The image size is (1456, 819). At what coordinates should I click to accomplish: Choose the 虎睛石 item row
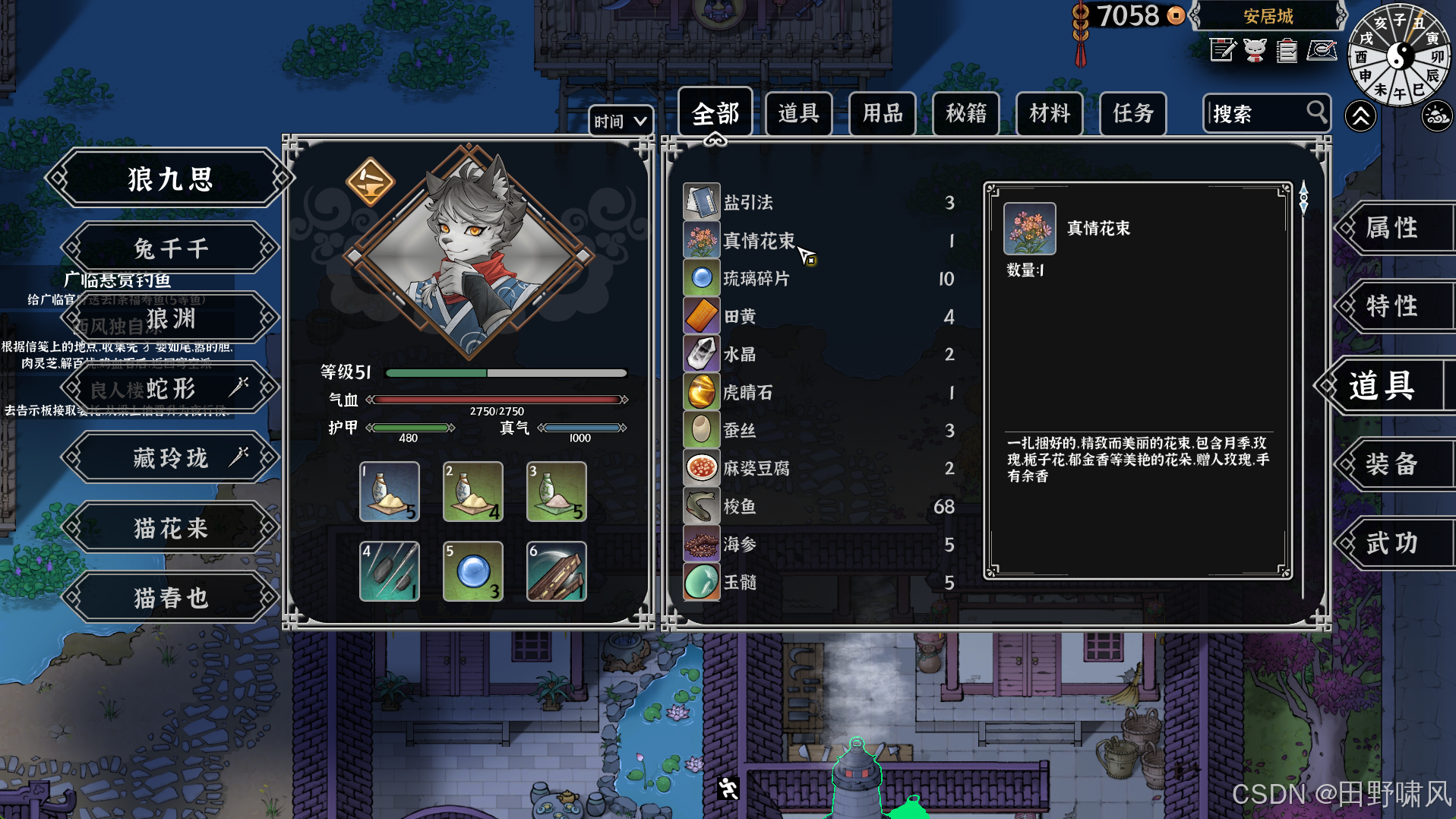click(x=819, y=393)
